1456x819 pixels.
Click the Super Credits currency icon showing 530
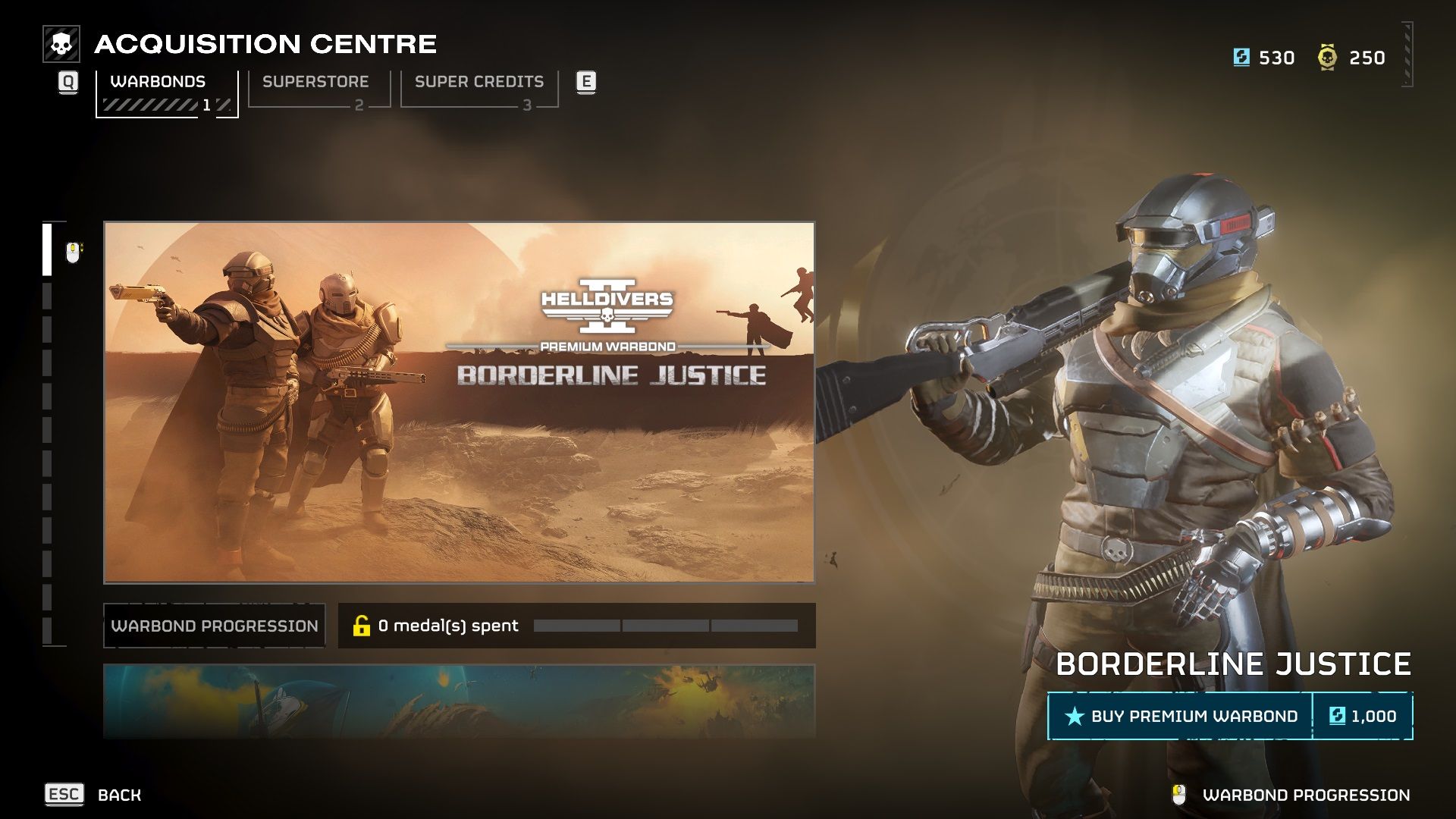(x=1242, y=57)
